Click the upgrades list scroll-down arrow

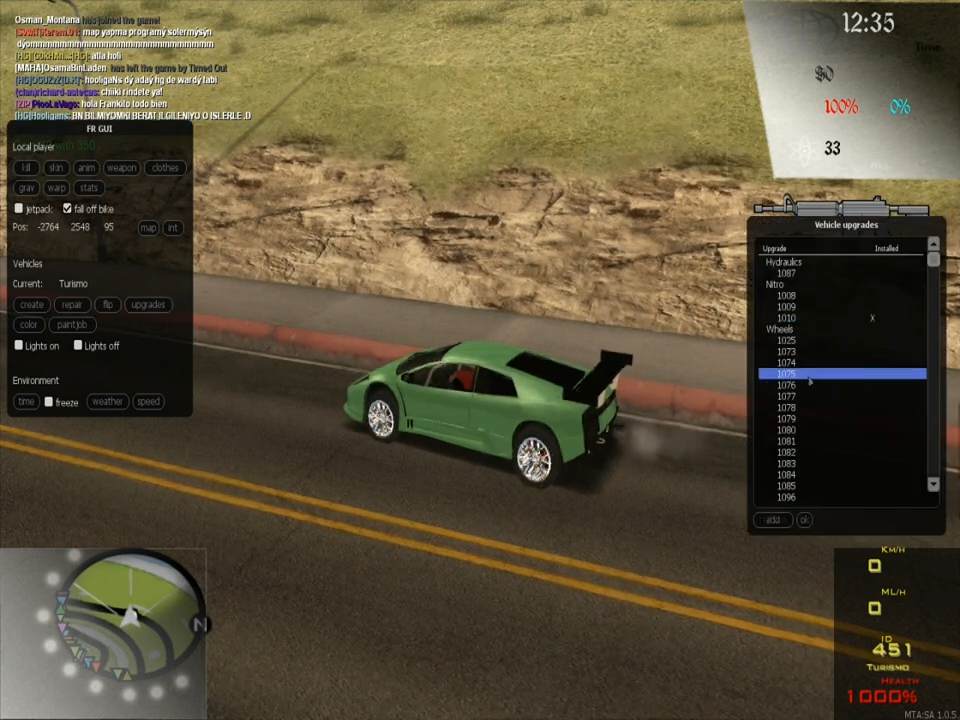tap(933, 484)
